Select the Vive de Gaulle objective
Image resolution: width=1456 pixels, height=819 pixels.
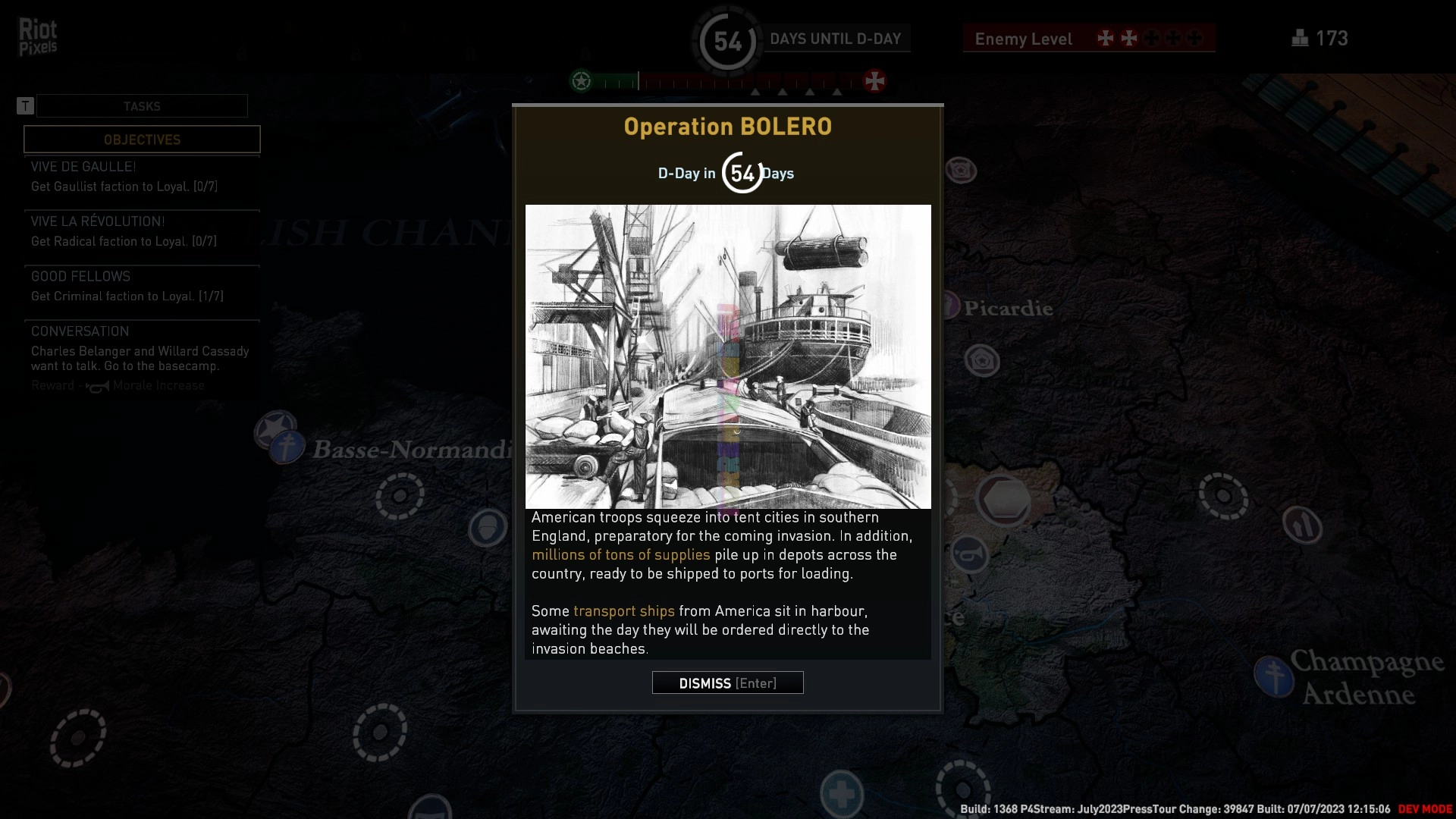142,177
